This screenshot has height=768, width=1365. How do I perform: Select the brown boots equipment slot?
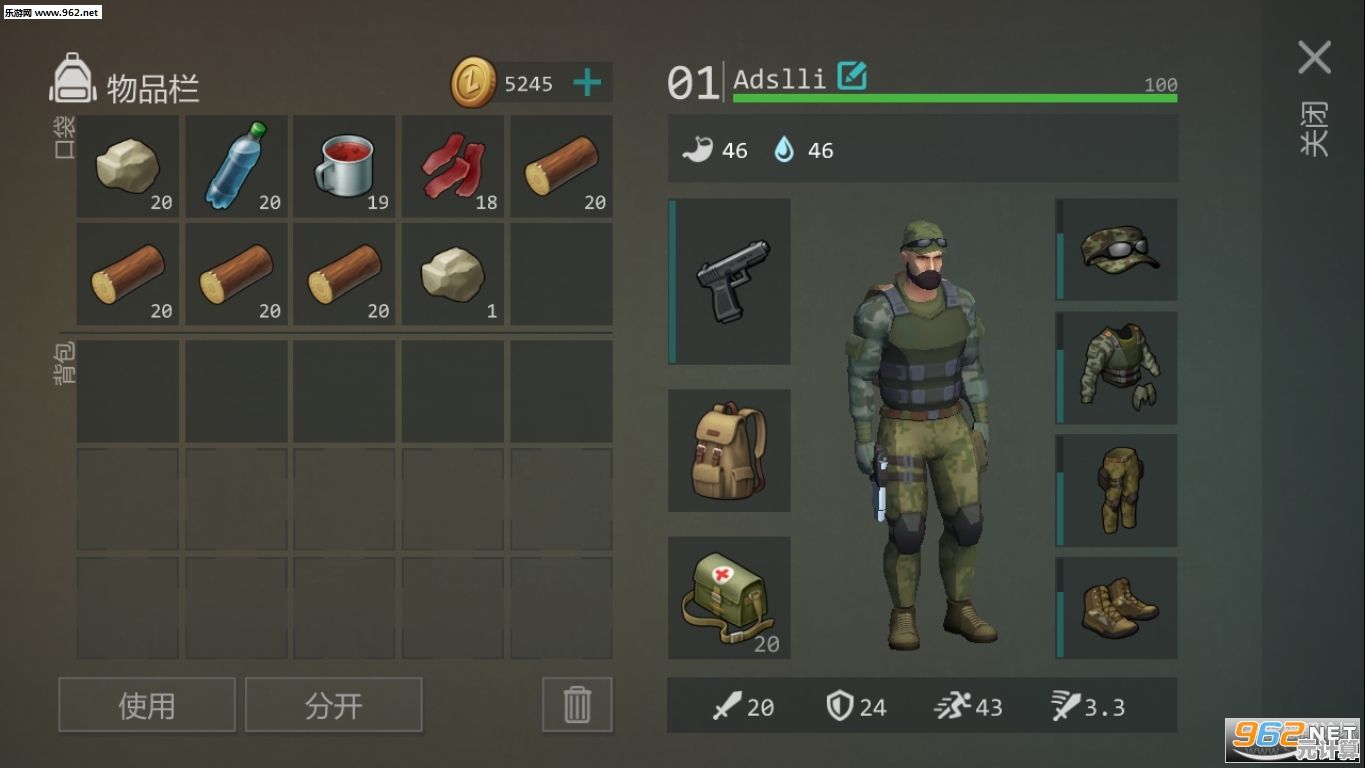(x=1118, y=607)
